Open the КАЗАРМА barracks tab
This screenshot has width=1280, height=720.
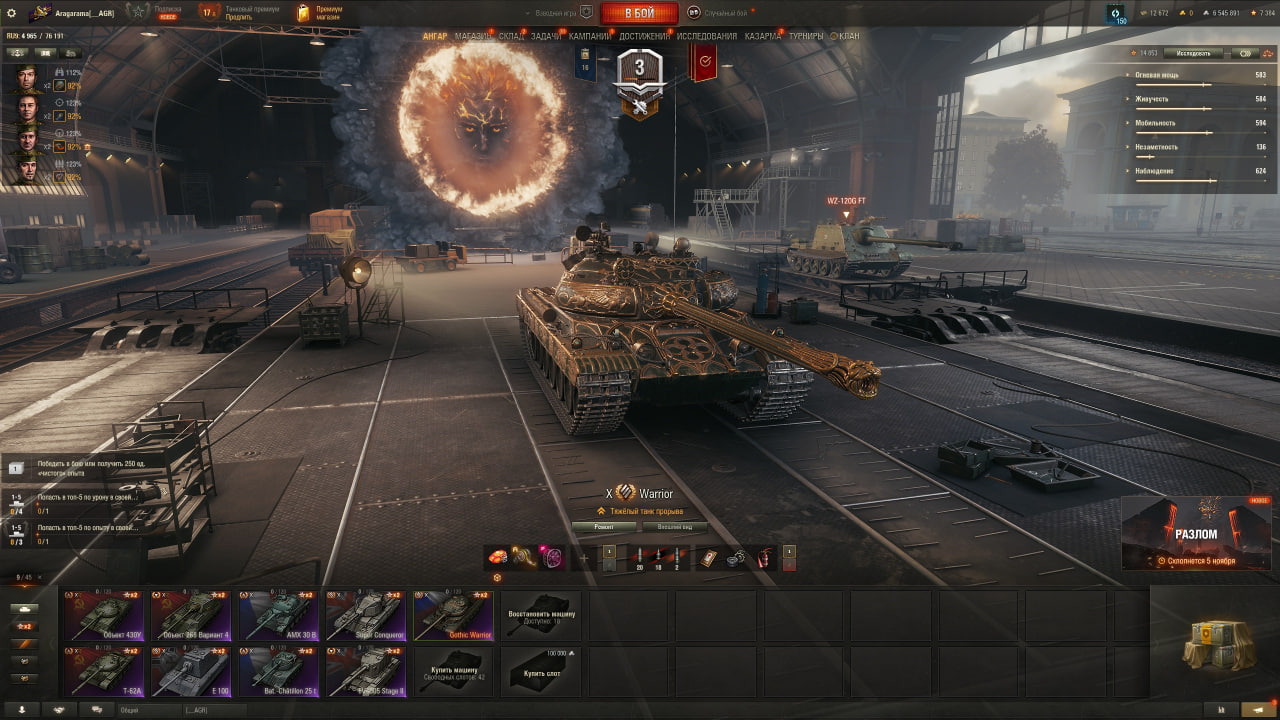tap(763, 36)
